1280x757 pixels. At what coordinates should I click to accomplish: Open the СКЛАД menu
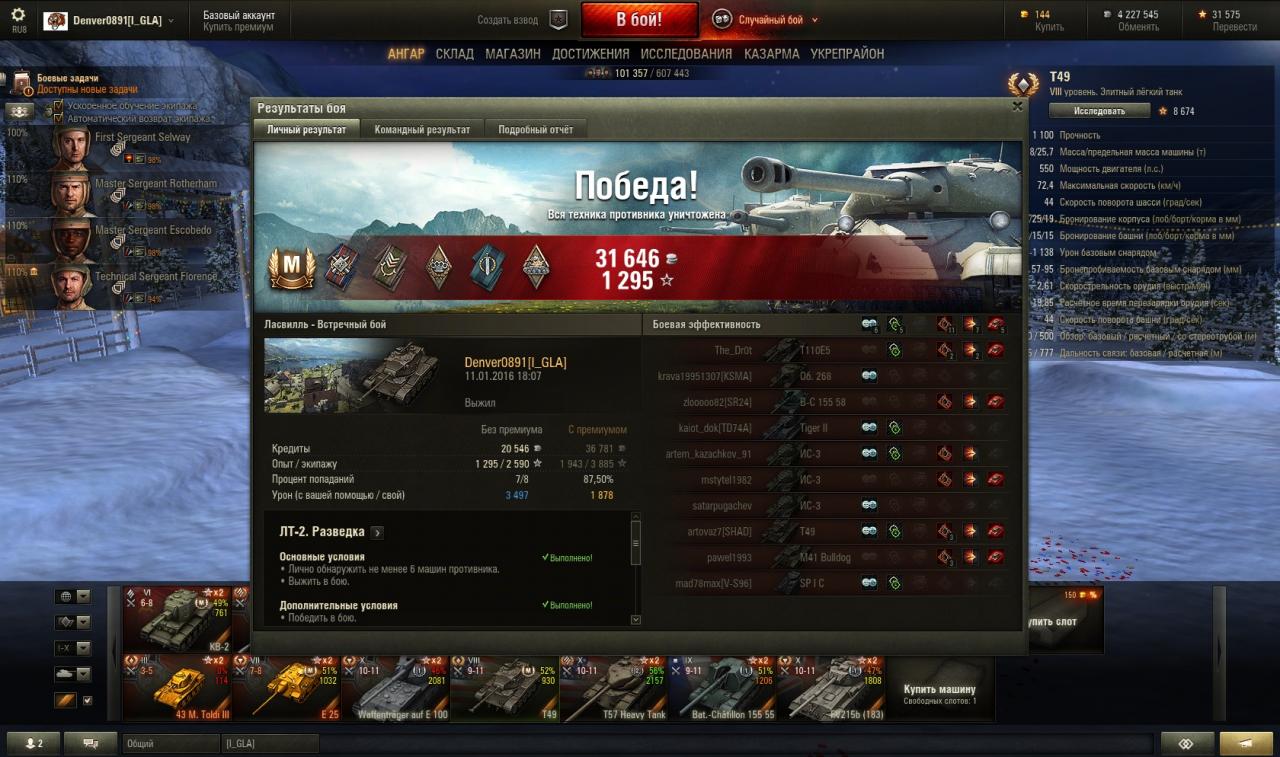click(x=454, y=54)
